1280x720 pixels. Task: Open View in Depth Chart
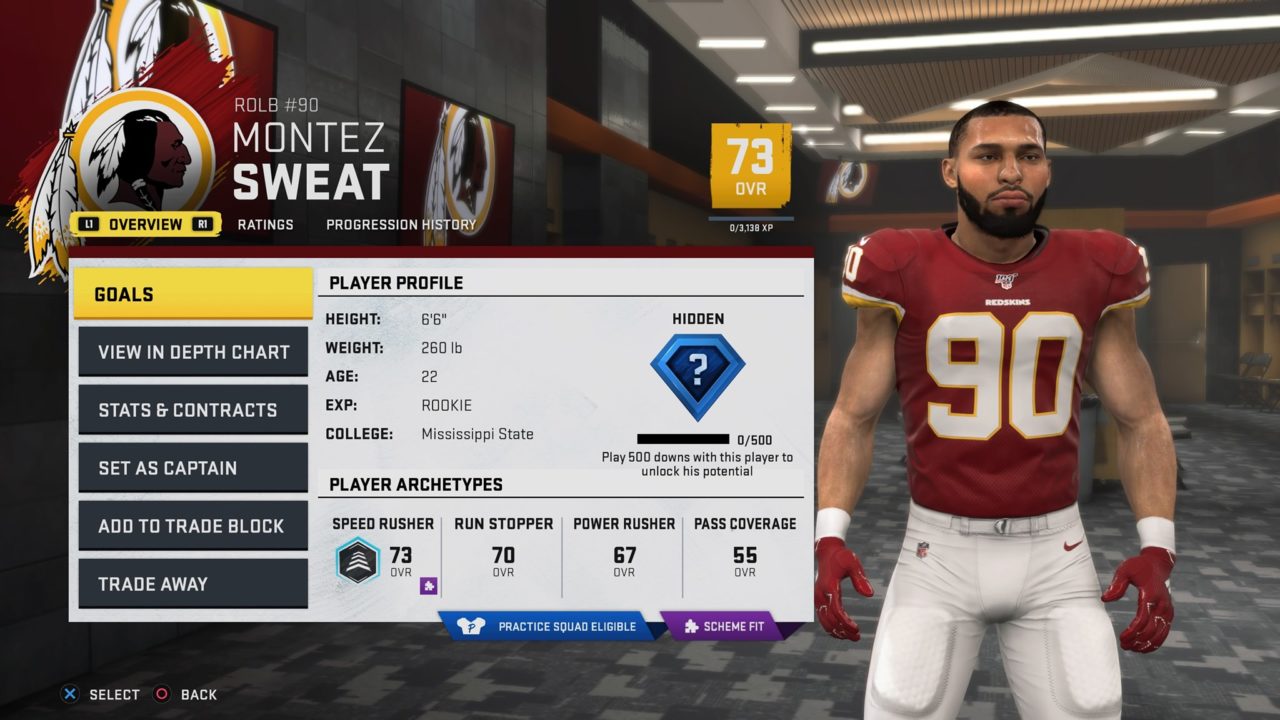(193, 352)
